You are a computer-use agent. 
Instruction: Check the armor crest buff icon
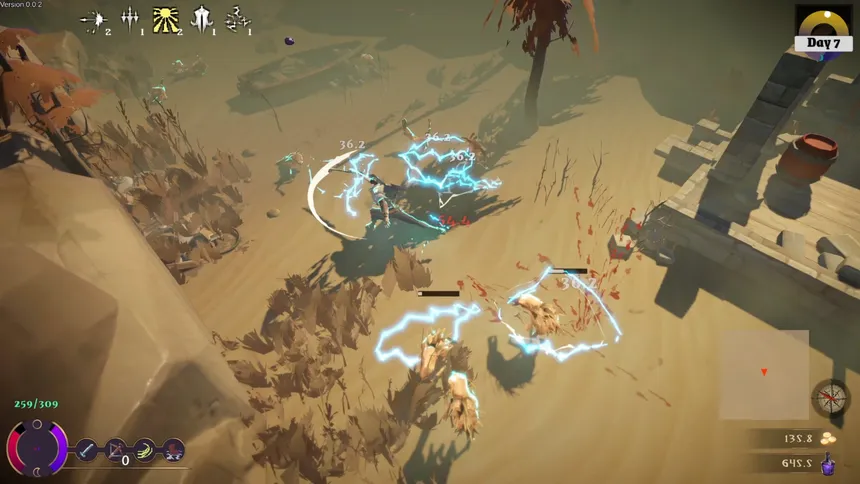(x=202, y=19)
